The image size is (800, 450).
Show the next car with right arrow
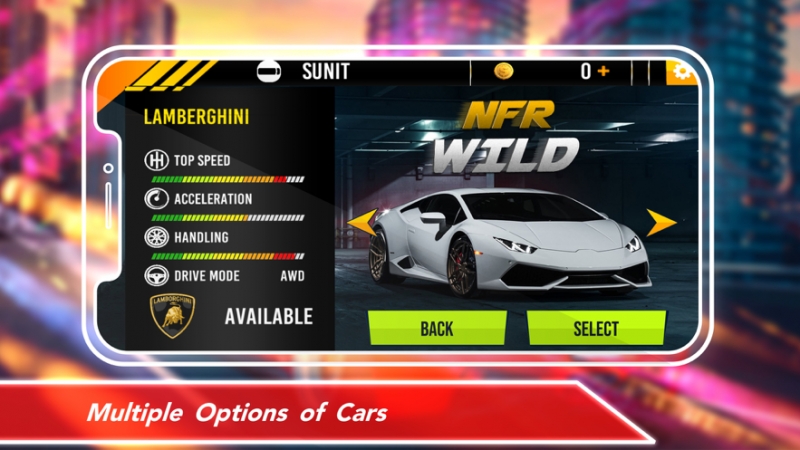tap(661, 223)
